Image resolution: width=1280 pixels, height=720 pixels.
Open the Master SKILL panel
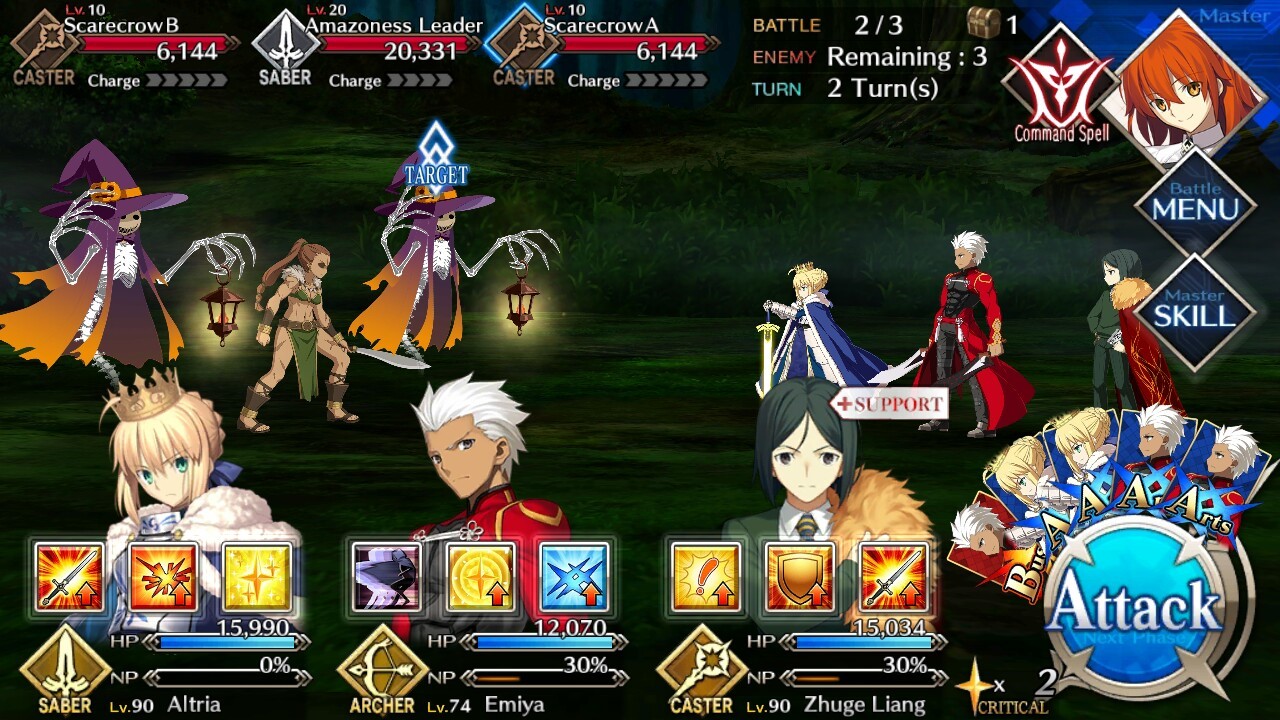click(1196, 310)
